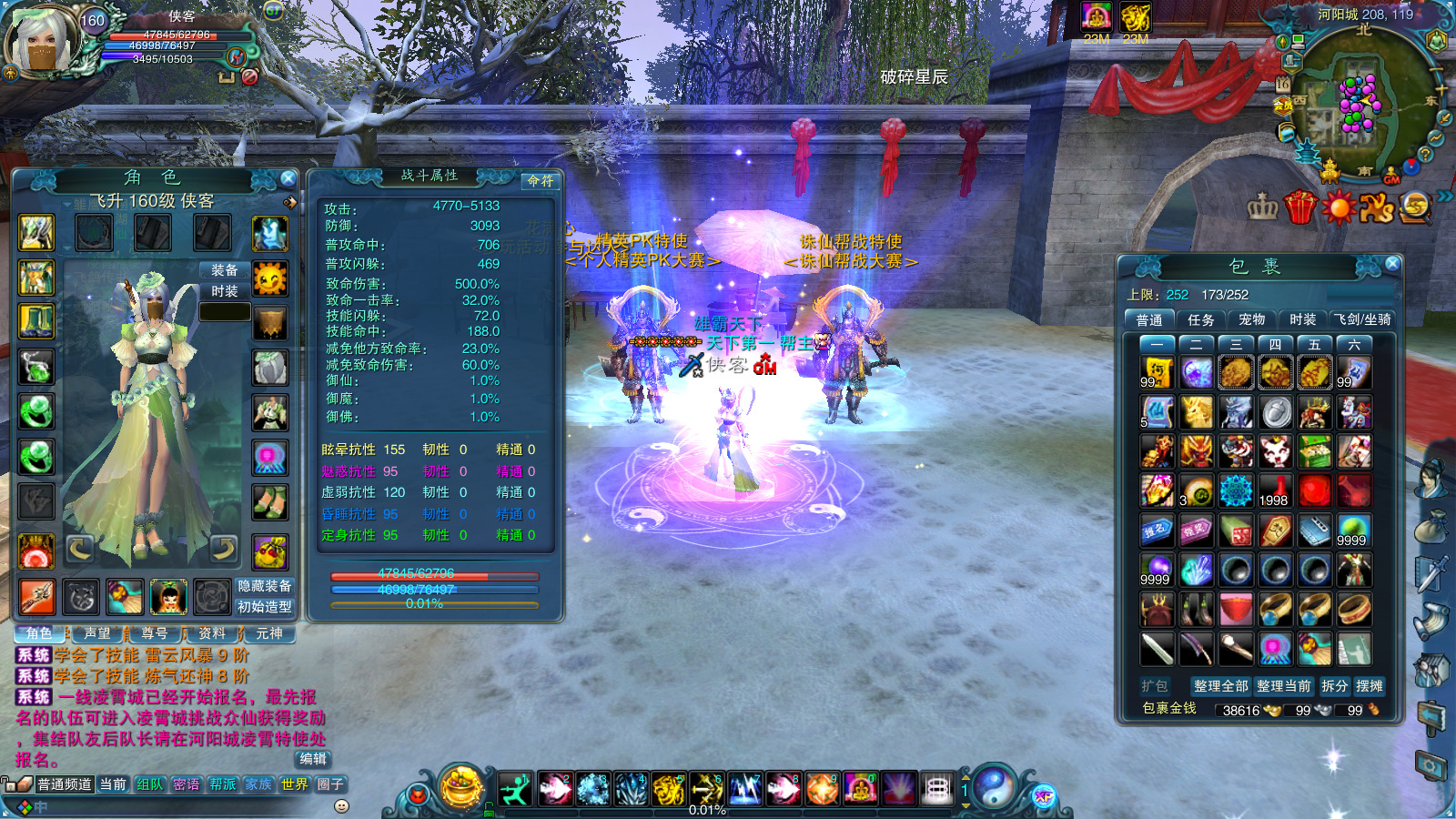
Task: Select bag page 三
Action: [1236, 344]
